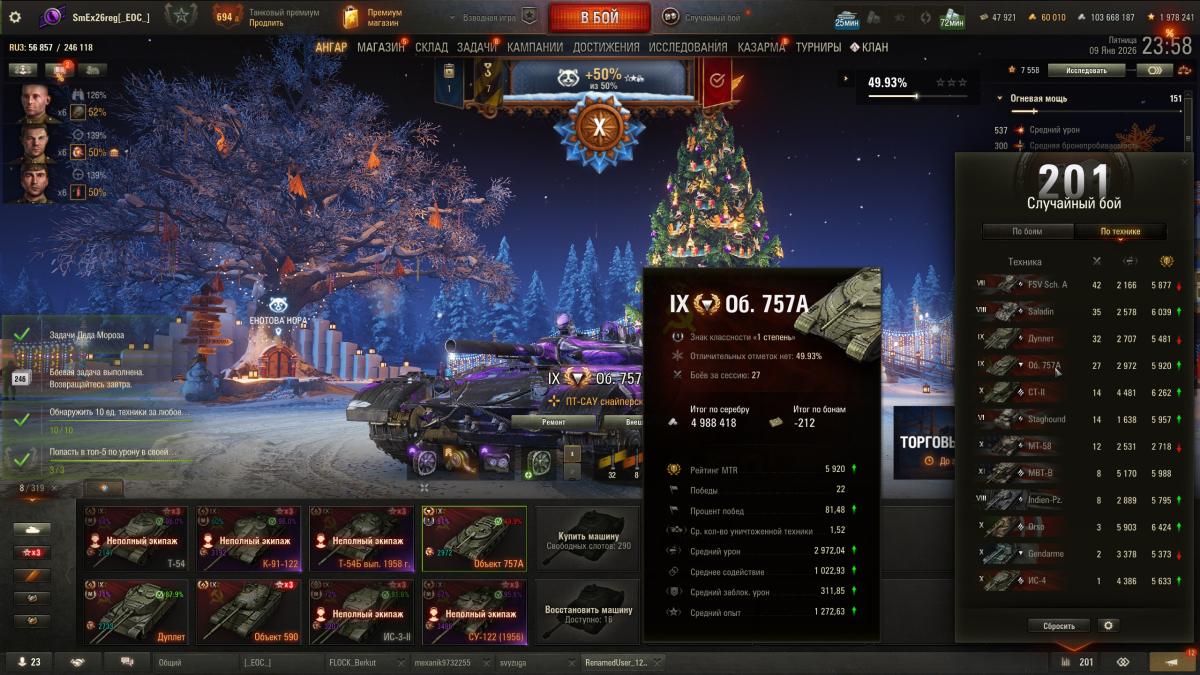This screenshot has height=675, width=1200.
Task: Click the Исследовать research button
Action: (1086, 71)
